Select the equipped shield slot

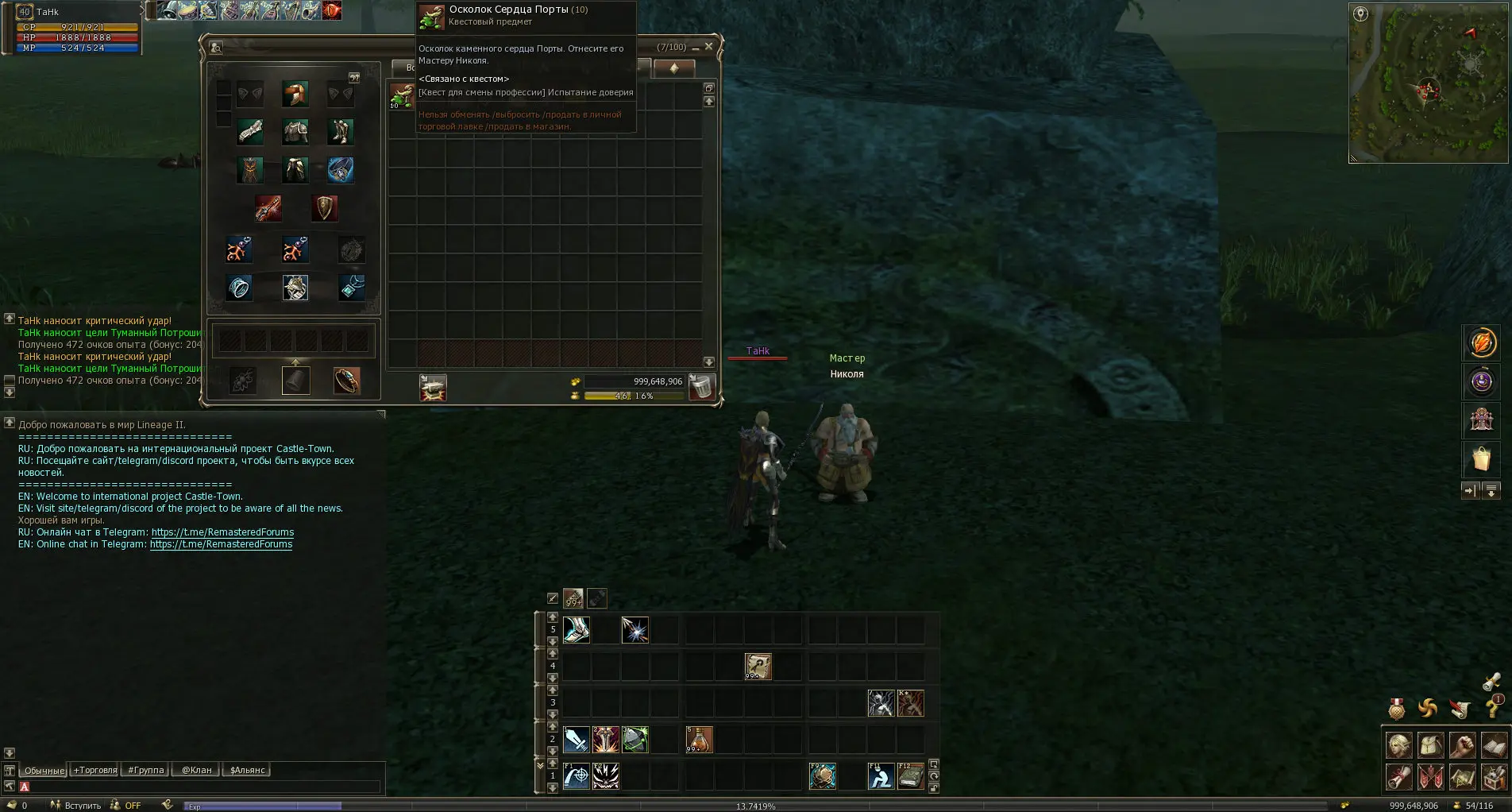point(324,208)
